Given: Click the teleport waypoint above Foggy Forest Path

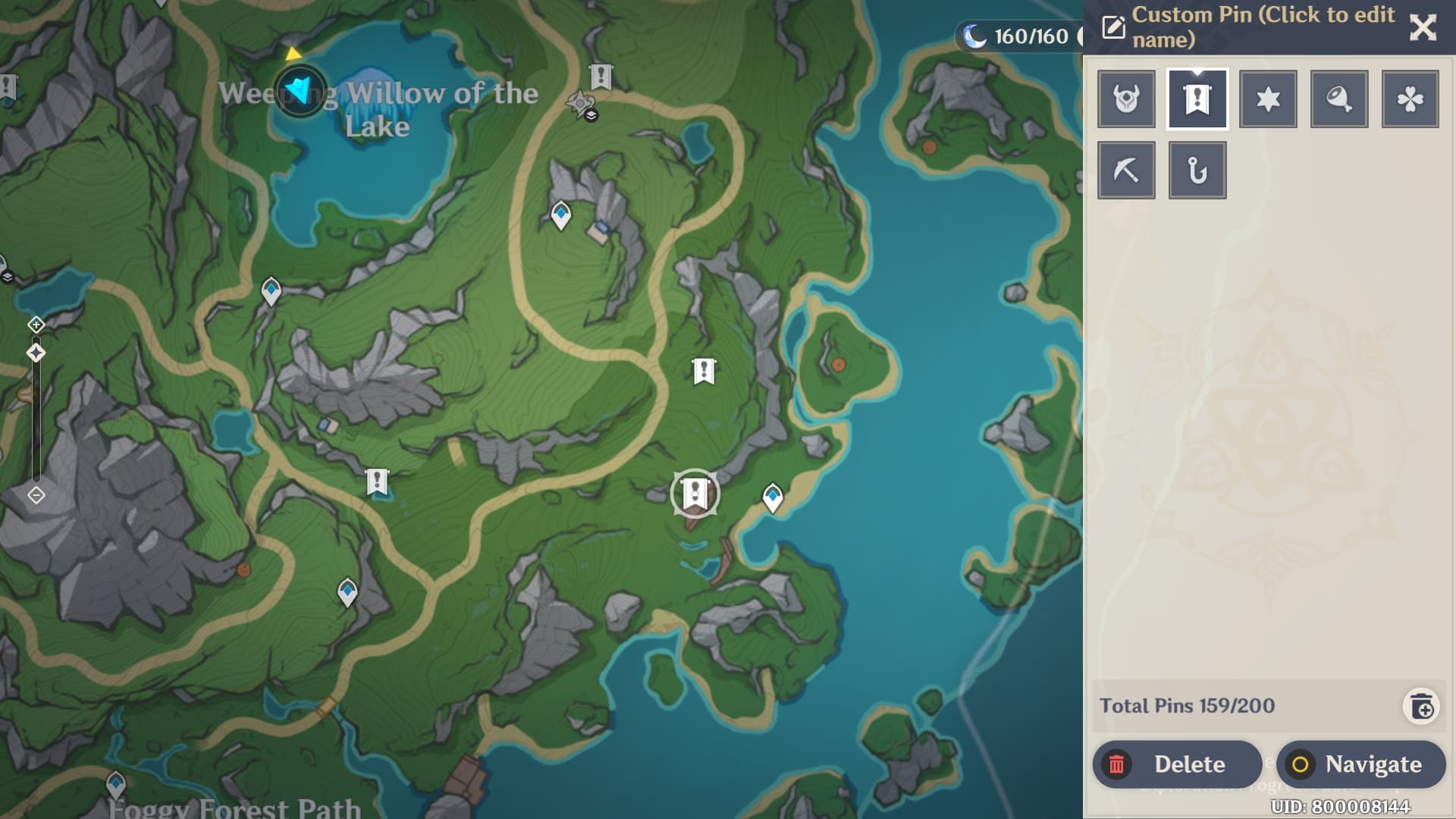Looking at the screenshot, I should point(116,783).
